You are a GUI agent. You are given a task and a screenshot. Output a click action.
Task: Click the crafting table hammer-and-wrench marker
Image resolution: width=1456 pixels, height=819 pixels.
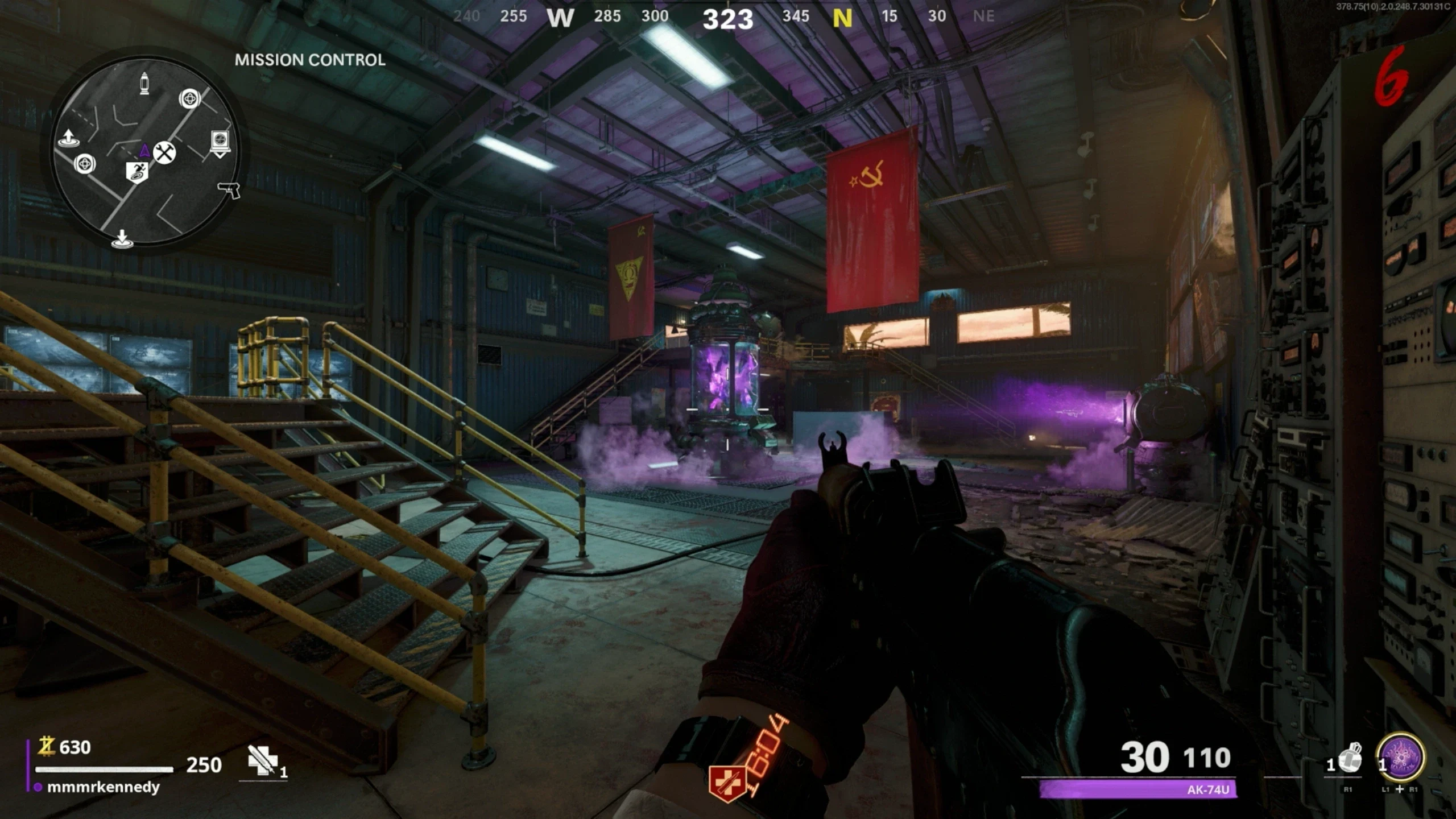coord(164,152)
